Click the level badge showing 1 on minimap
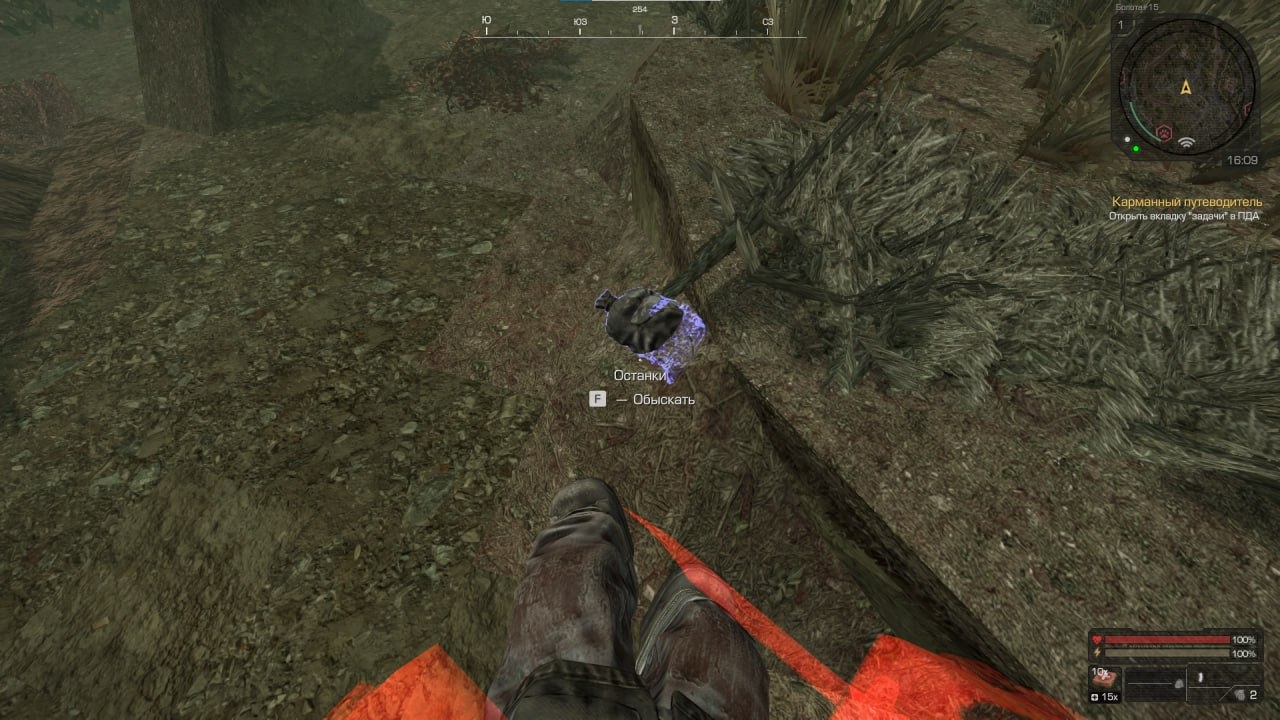Viewport: 1280px width, 720px height. (1120, 25)
